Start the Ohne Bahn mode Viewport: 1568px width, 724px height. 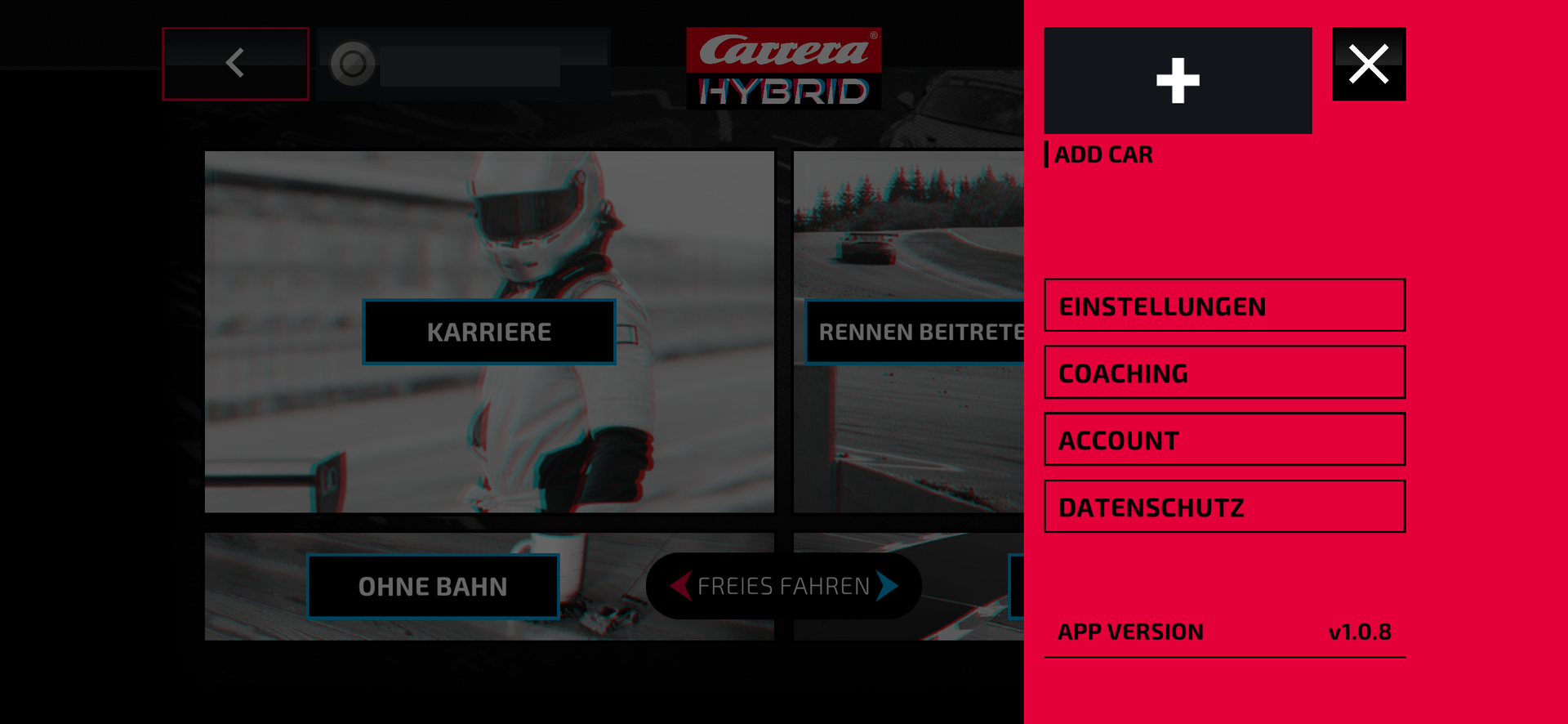(433, 586)
